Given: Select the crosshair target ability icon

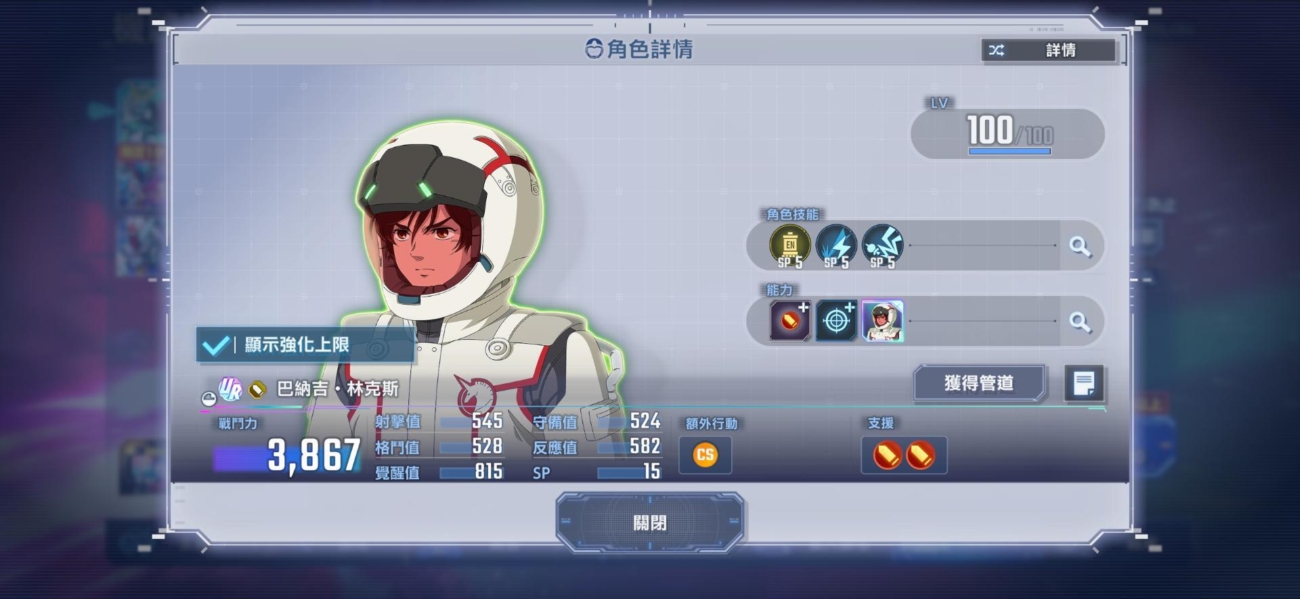Looking at the screenshot, I should pos(835,321).
